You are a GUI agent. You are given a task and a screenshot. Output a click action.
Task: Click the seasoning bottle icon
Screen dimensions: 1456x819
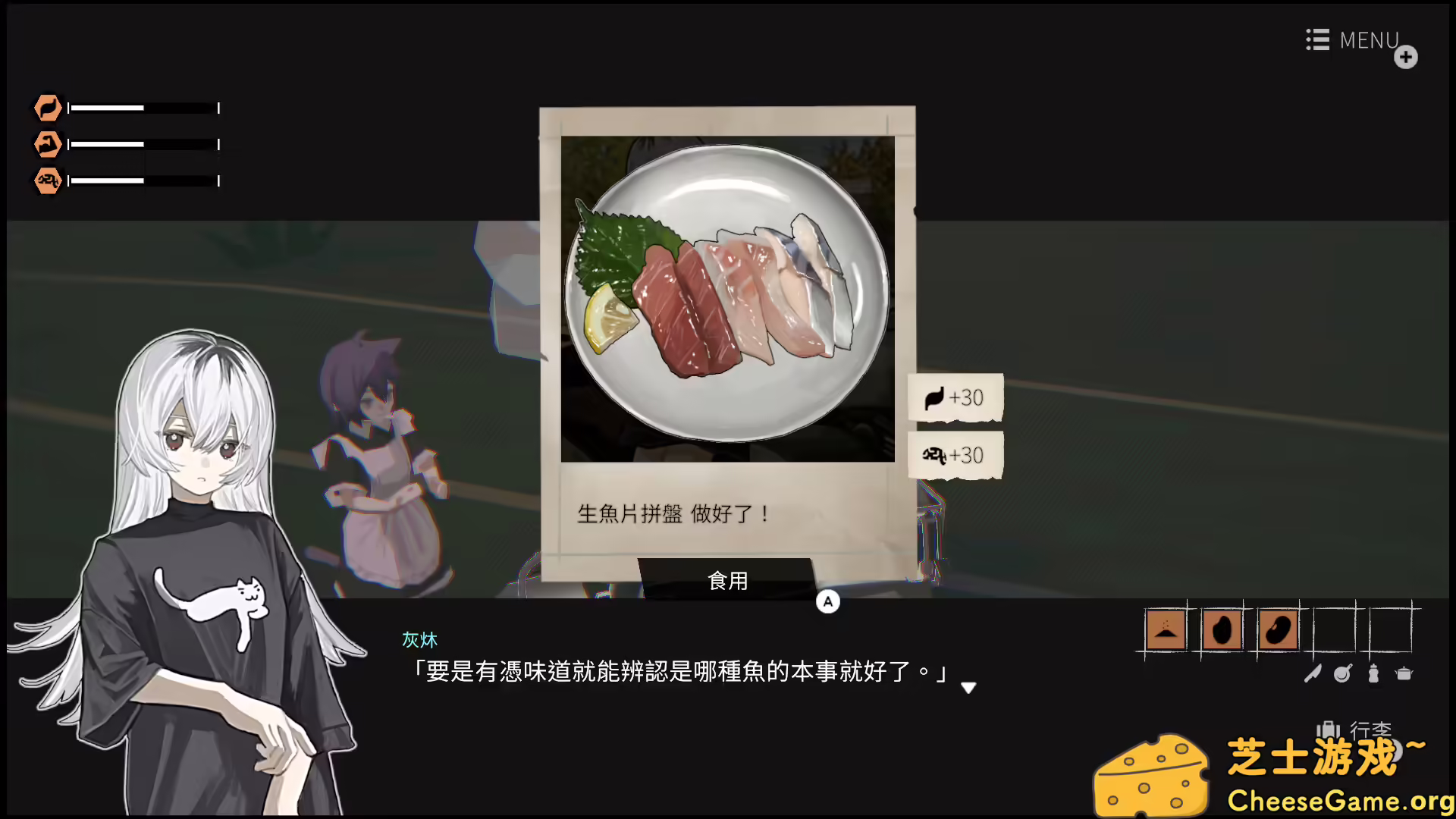click(x=1373, y=673)
